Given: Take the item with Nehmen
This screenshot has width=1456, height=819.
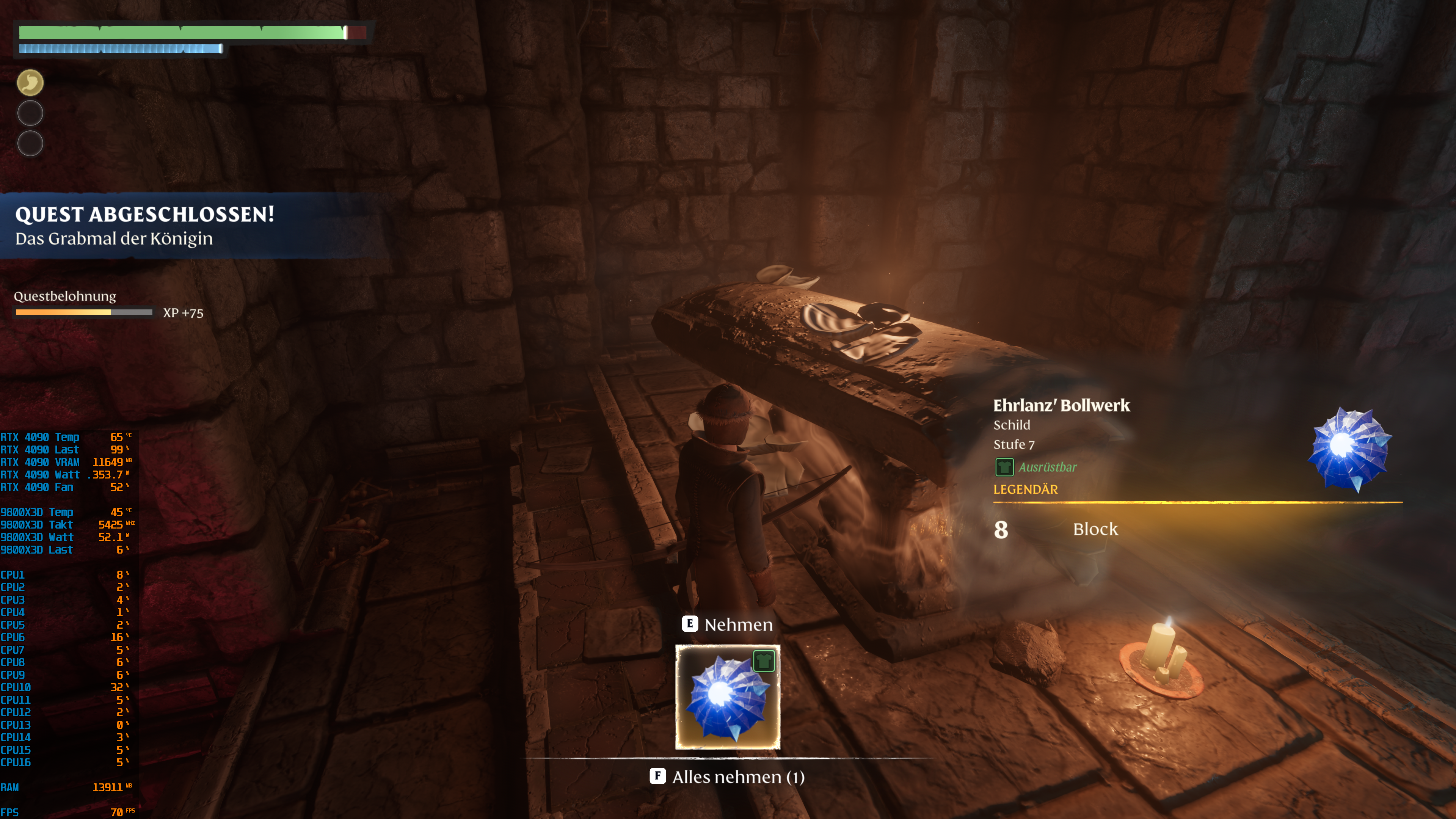Looking at the screenshot, I should tap(728, 624).
